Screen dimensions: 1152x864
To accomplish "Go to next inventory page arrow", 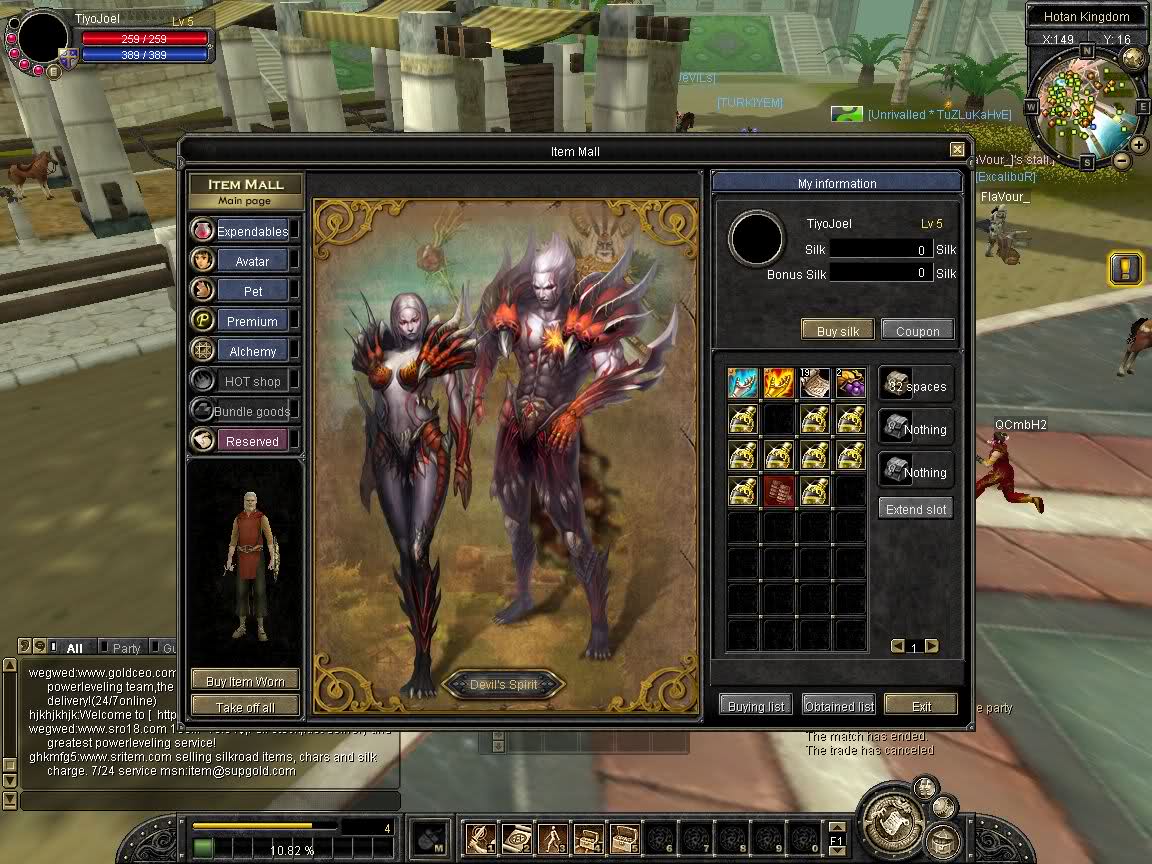I will coord(932,646).
